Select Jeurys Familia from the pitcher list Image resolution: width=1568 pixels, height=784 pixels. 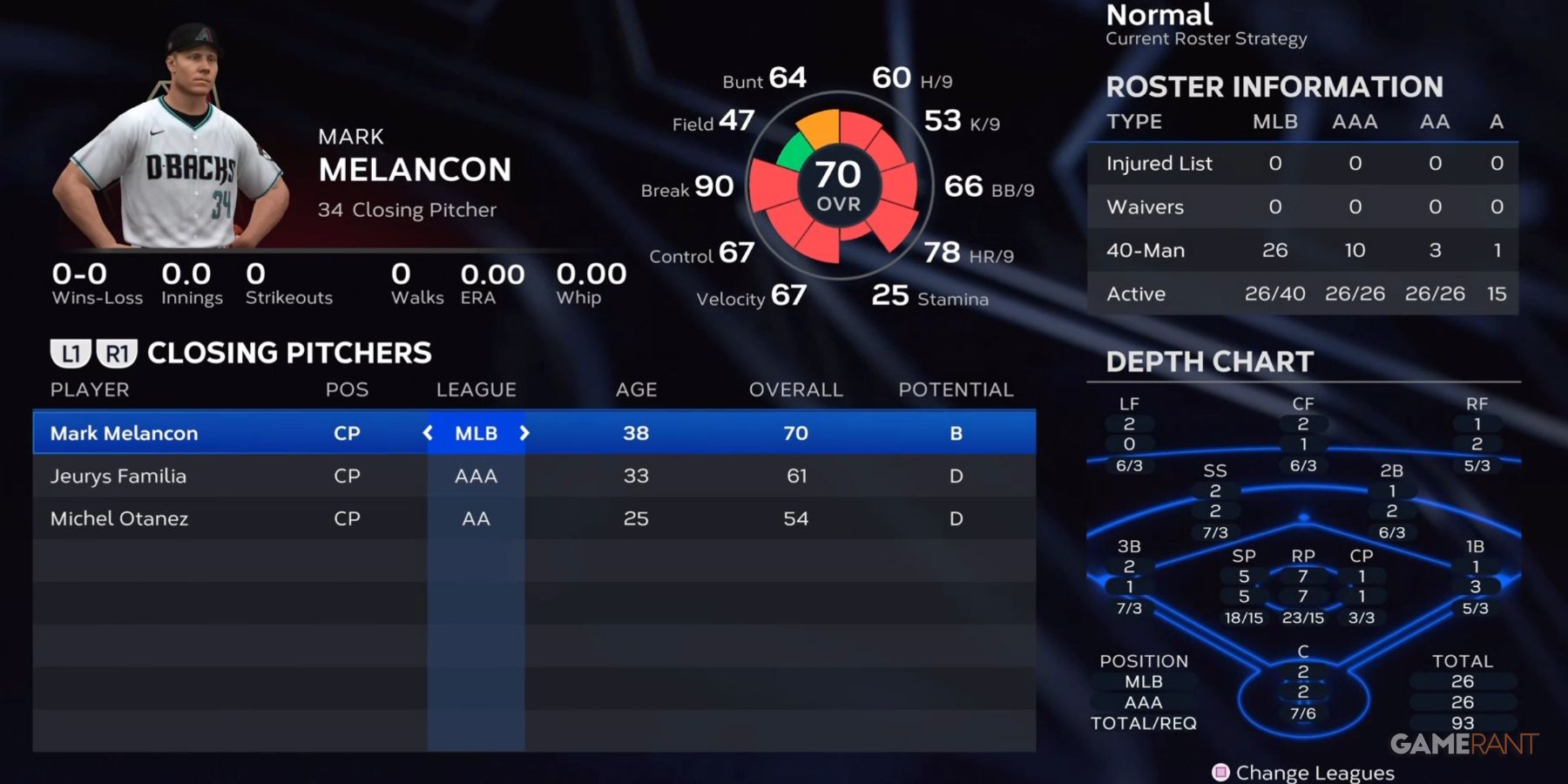[x=119, y=476]
